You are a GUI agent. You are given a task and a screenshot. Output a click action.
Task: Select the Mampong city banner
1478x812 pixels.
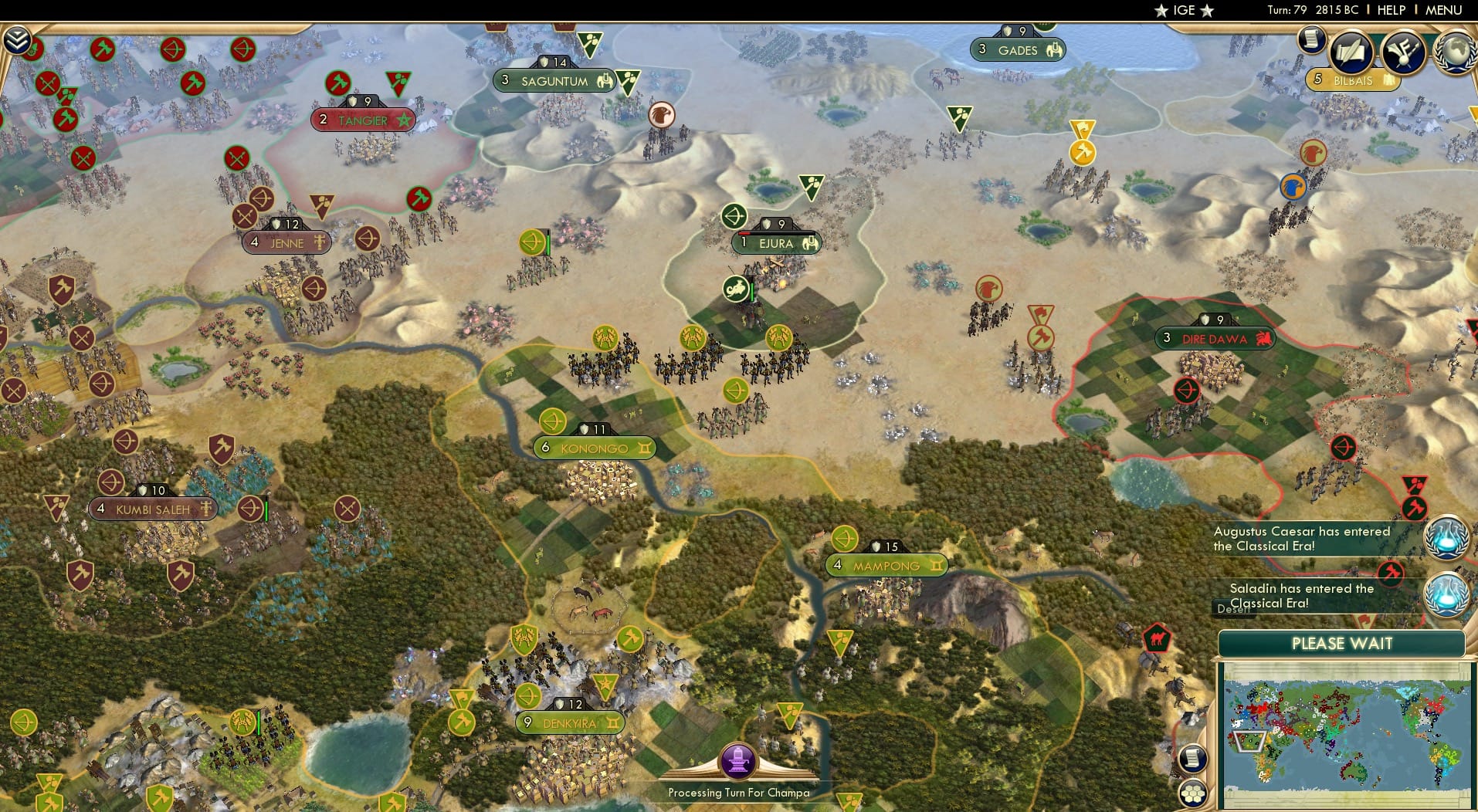click(x=886, y=566)
